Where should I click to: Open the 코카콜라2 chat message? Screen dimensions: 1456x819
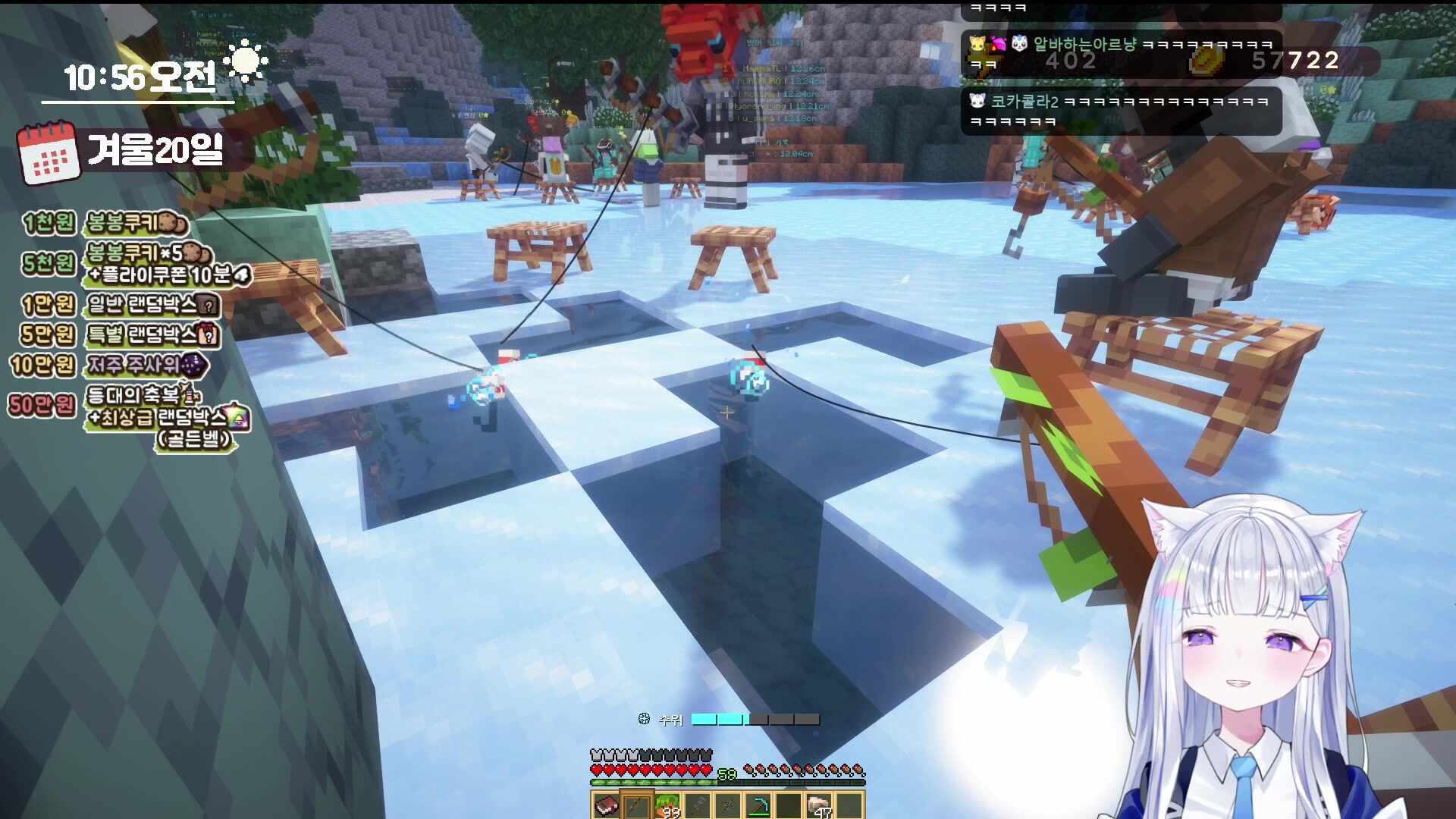pyautogui.click(x=1120, y=111)
